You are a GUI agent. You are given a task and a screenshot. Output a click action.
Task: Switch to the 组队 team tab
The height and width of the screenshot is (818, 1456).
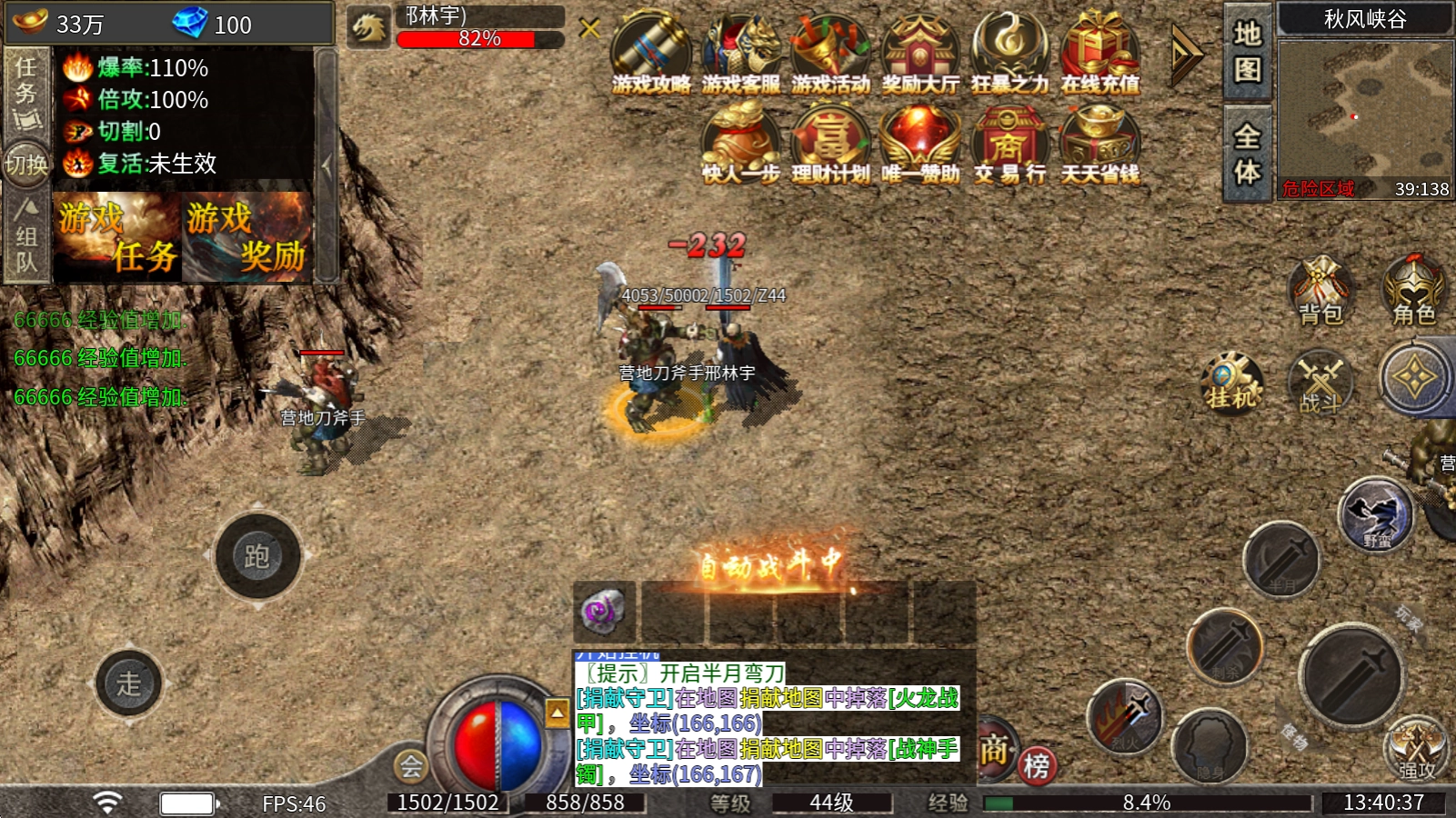point(25,238)
